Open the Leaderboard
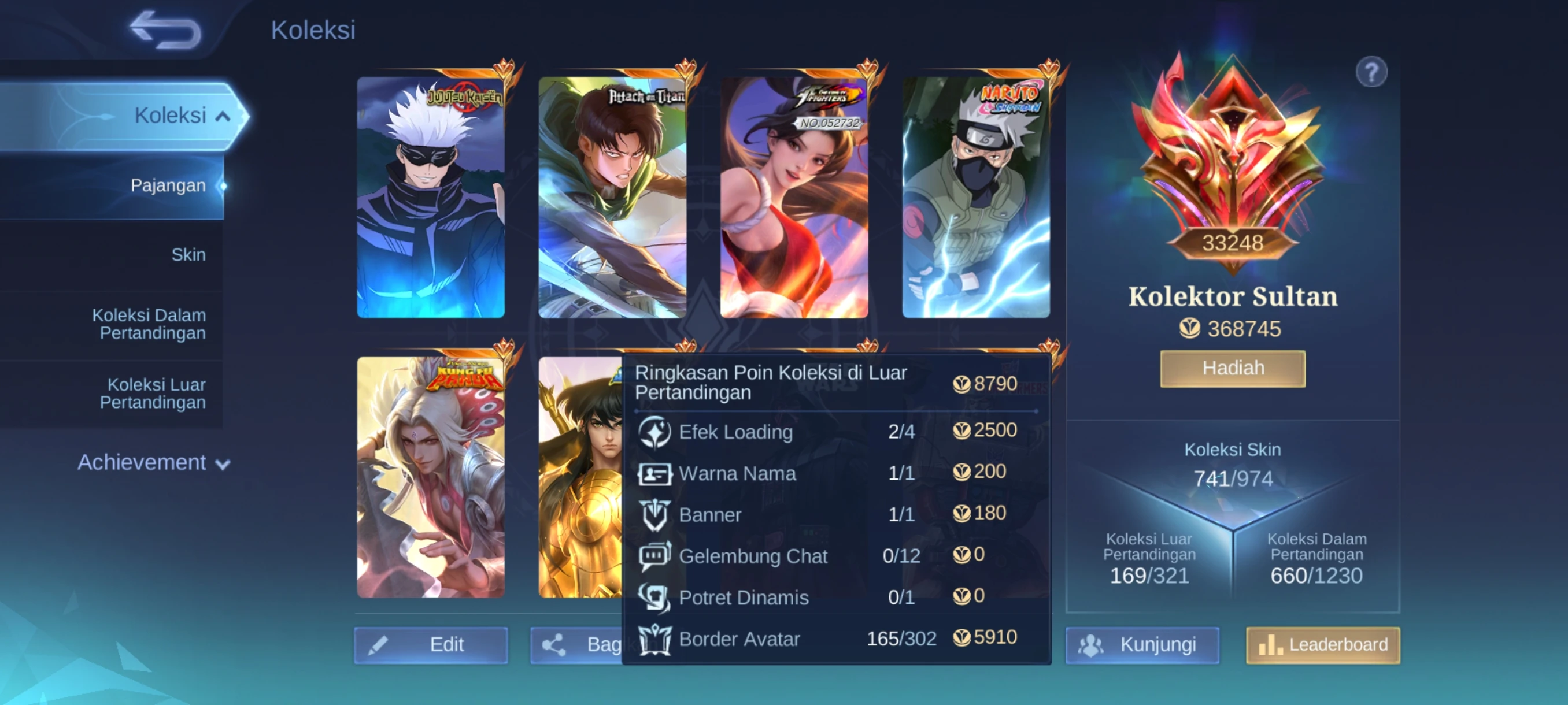 (x=1322, y=645)
